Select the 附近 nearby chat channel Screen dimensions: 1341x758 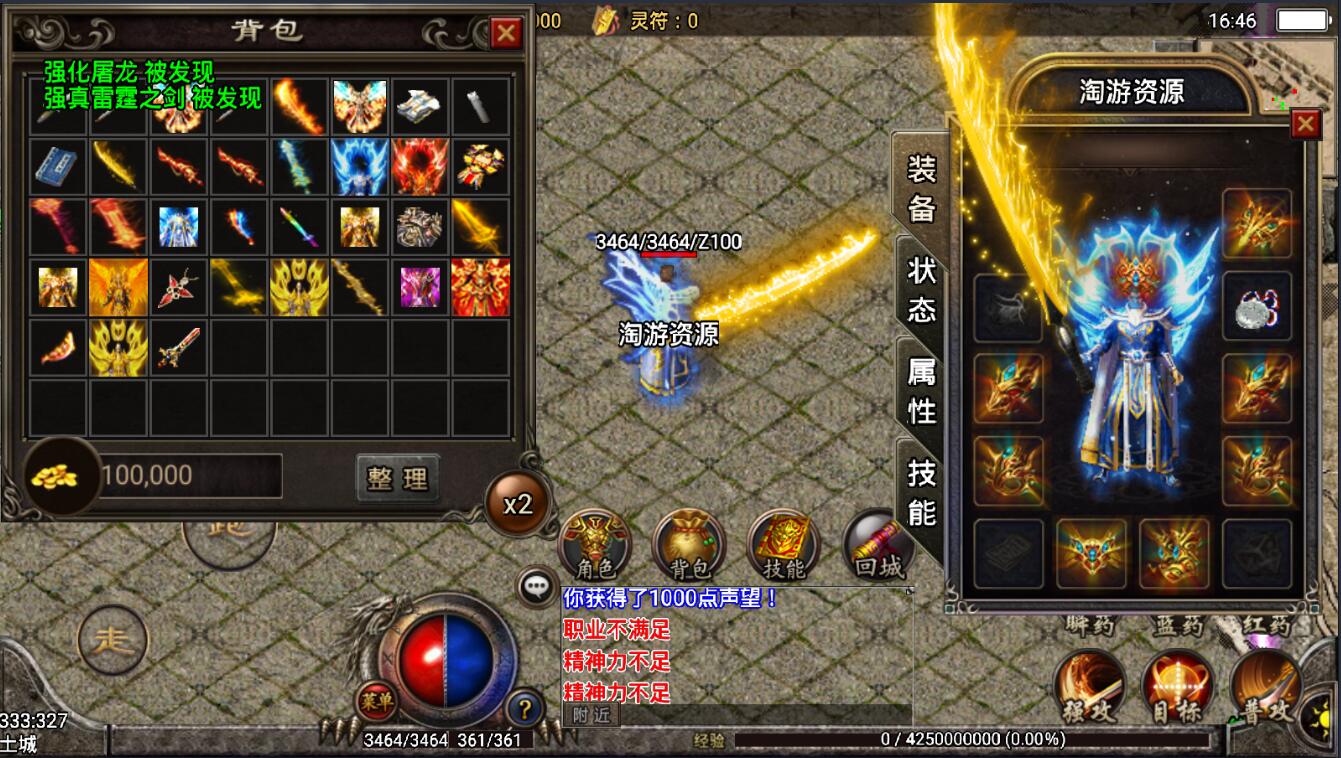[x=590, y=715]
